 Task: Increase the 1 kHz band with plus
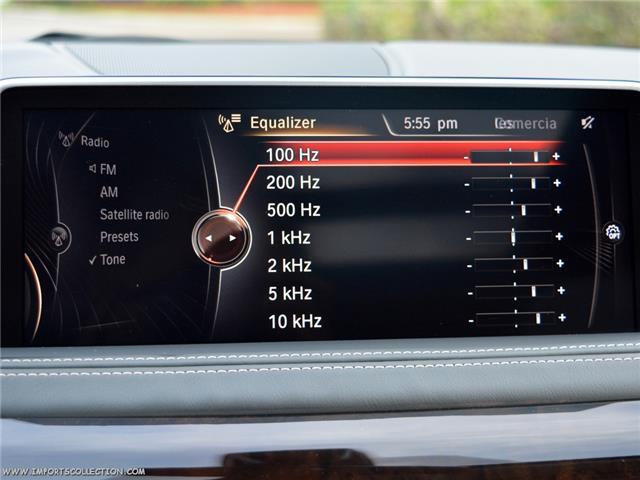tap(559, 237)
